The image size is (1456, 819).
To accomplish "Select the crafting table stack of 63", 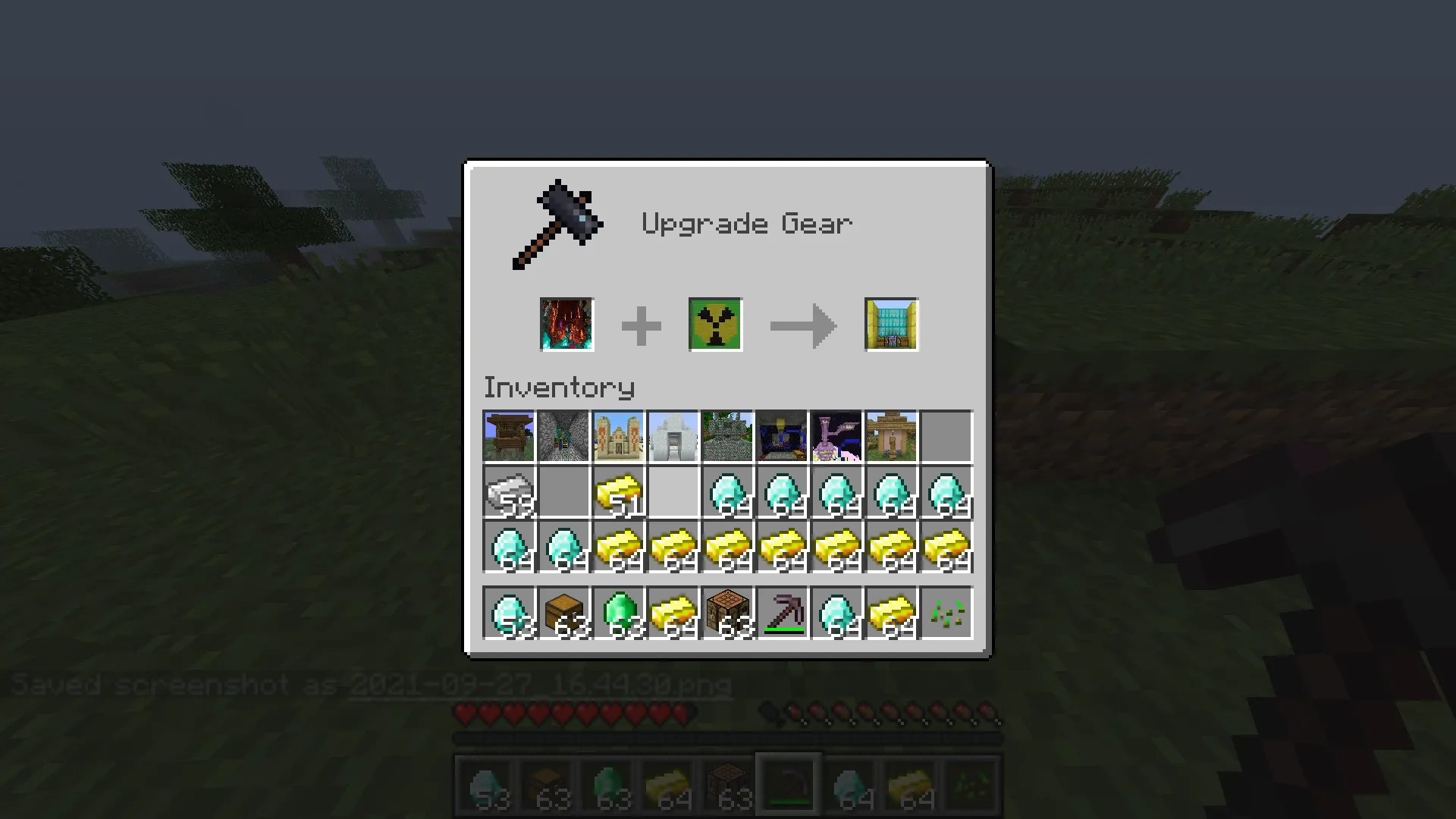I will coord(726,613).
